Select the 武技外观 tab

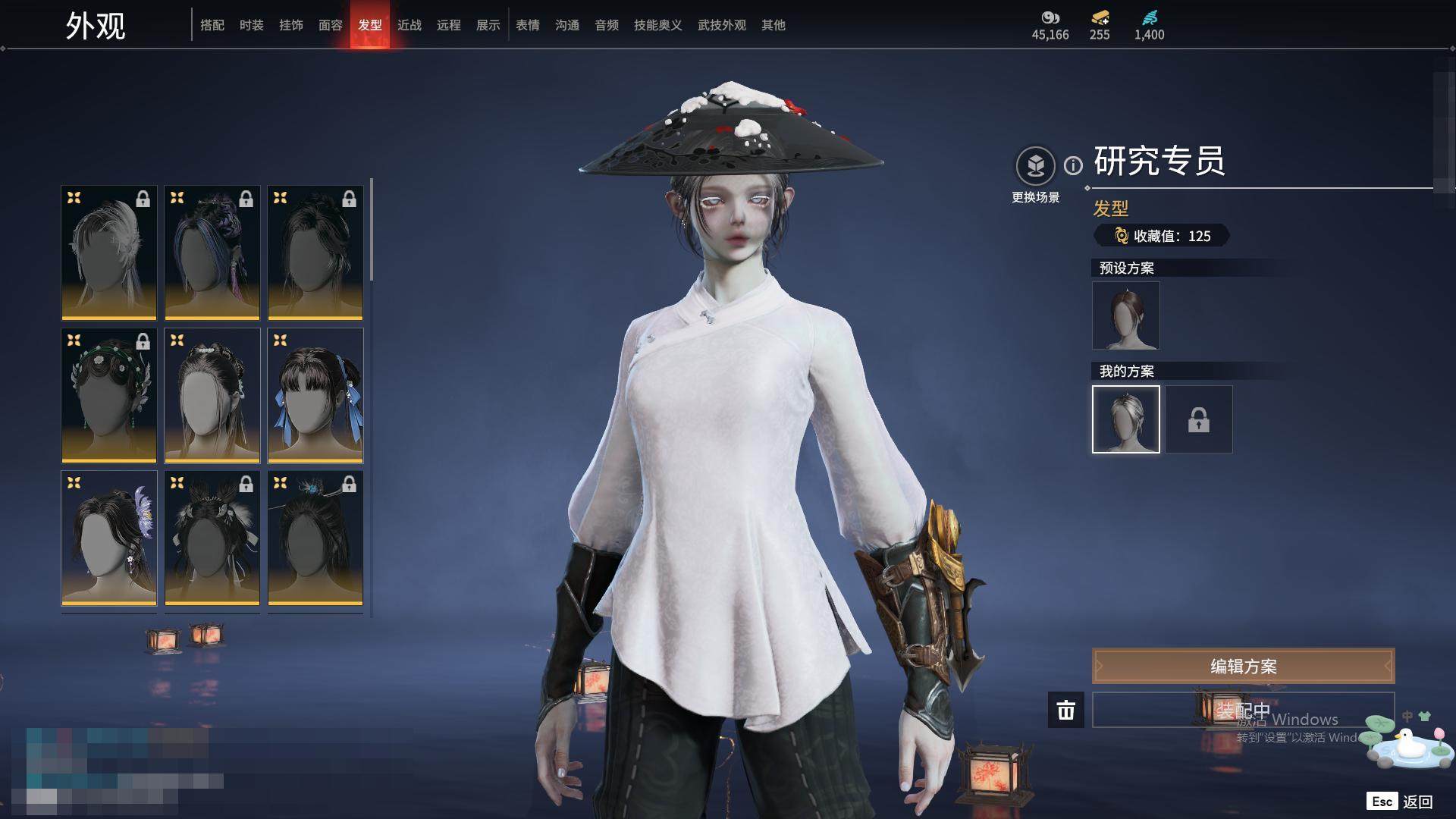722,25
